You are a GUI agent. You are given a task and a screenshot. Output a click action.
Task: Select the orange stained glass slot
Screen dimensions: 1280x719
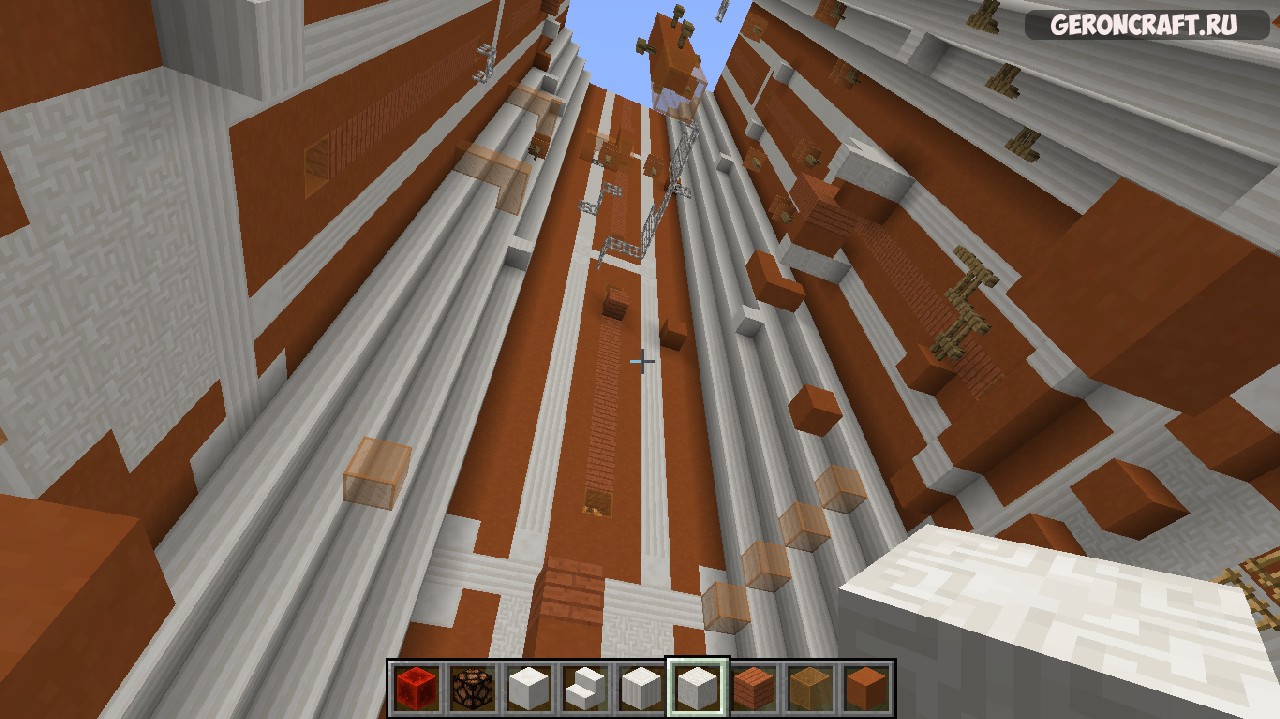809,688
